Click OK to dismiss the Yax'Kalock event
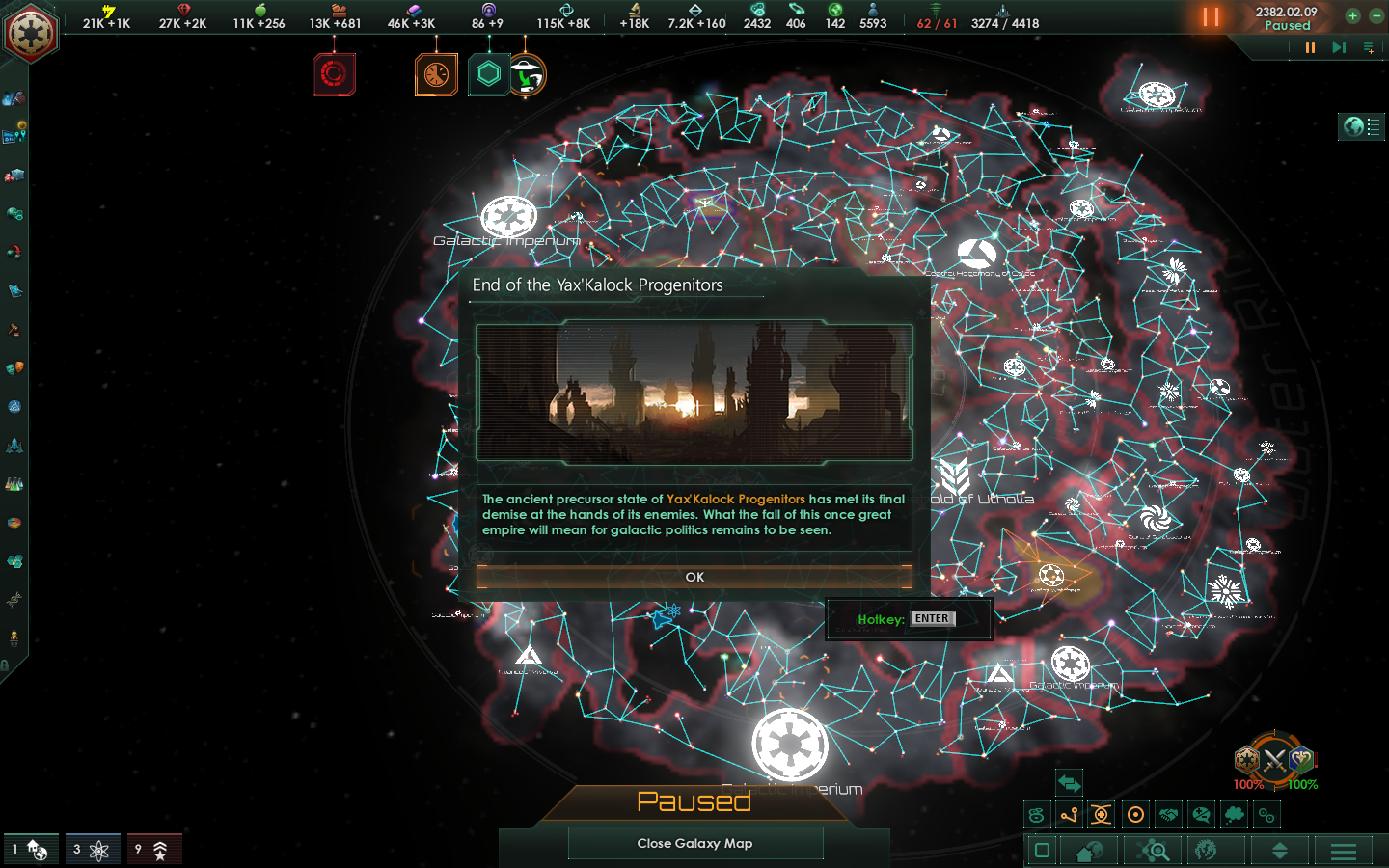1389x868 pixels. 695,577
